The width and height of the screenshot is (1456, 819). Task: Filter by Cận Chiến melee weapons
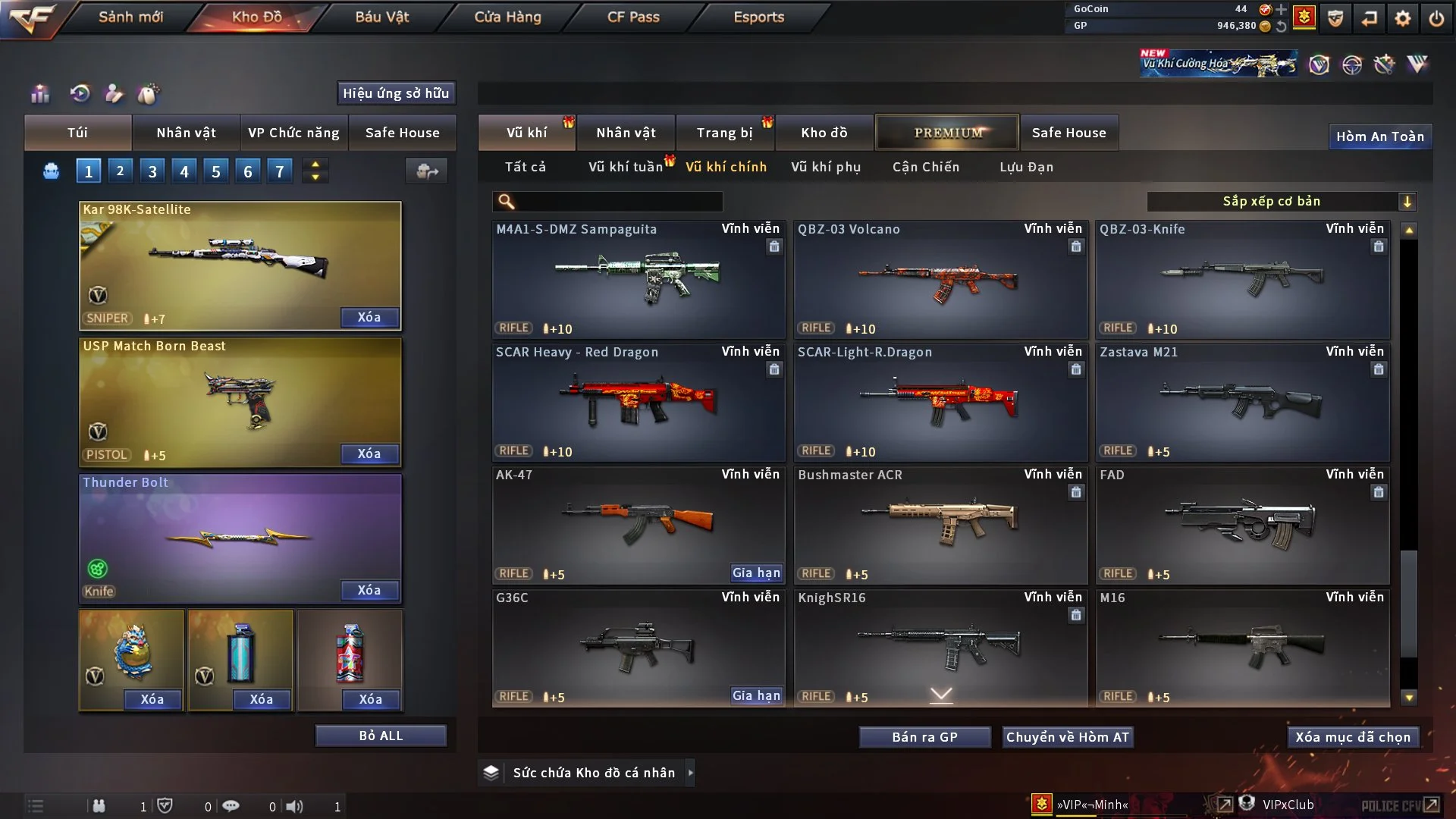tap(925, 167)
